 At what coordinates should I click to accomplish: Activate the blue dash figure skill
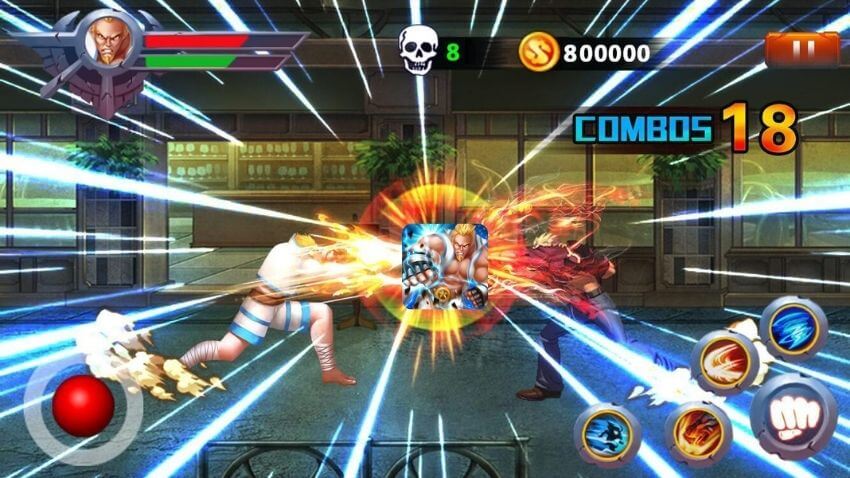coord(607,435)
